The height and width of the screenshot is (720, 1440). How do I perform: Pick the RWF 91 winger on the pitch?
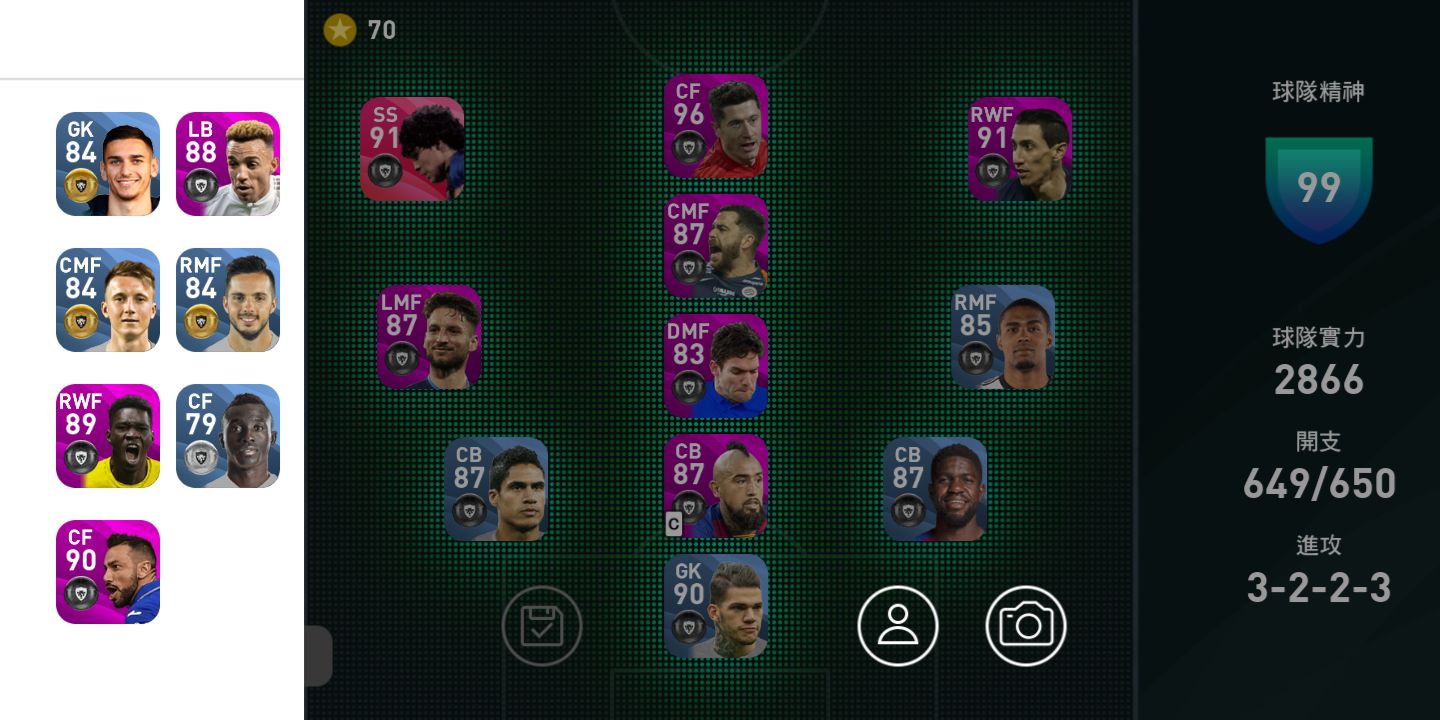click(x=1020, y=149)
